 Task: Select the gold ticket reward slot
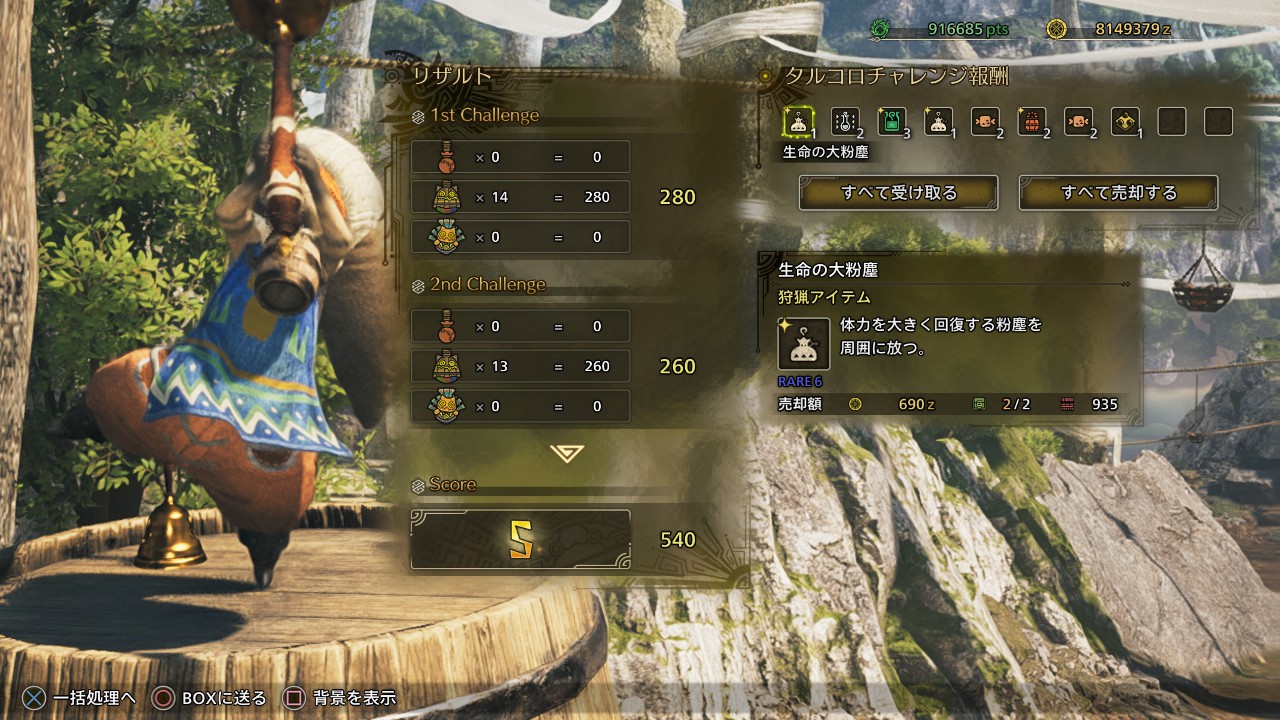point(1124,122)
